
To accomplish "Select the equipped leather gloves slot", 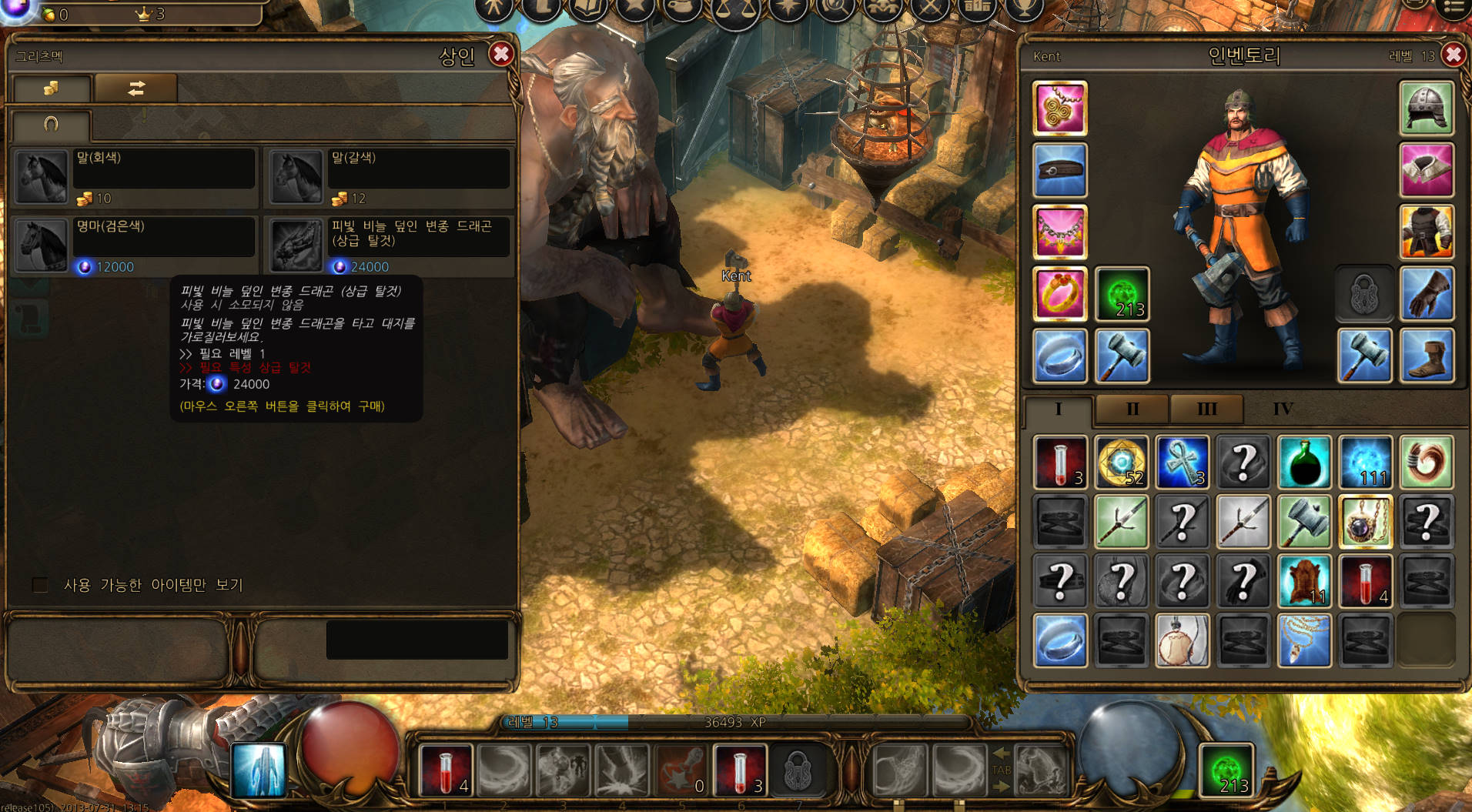I will coord(1426,293).
